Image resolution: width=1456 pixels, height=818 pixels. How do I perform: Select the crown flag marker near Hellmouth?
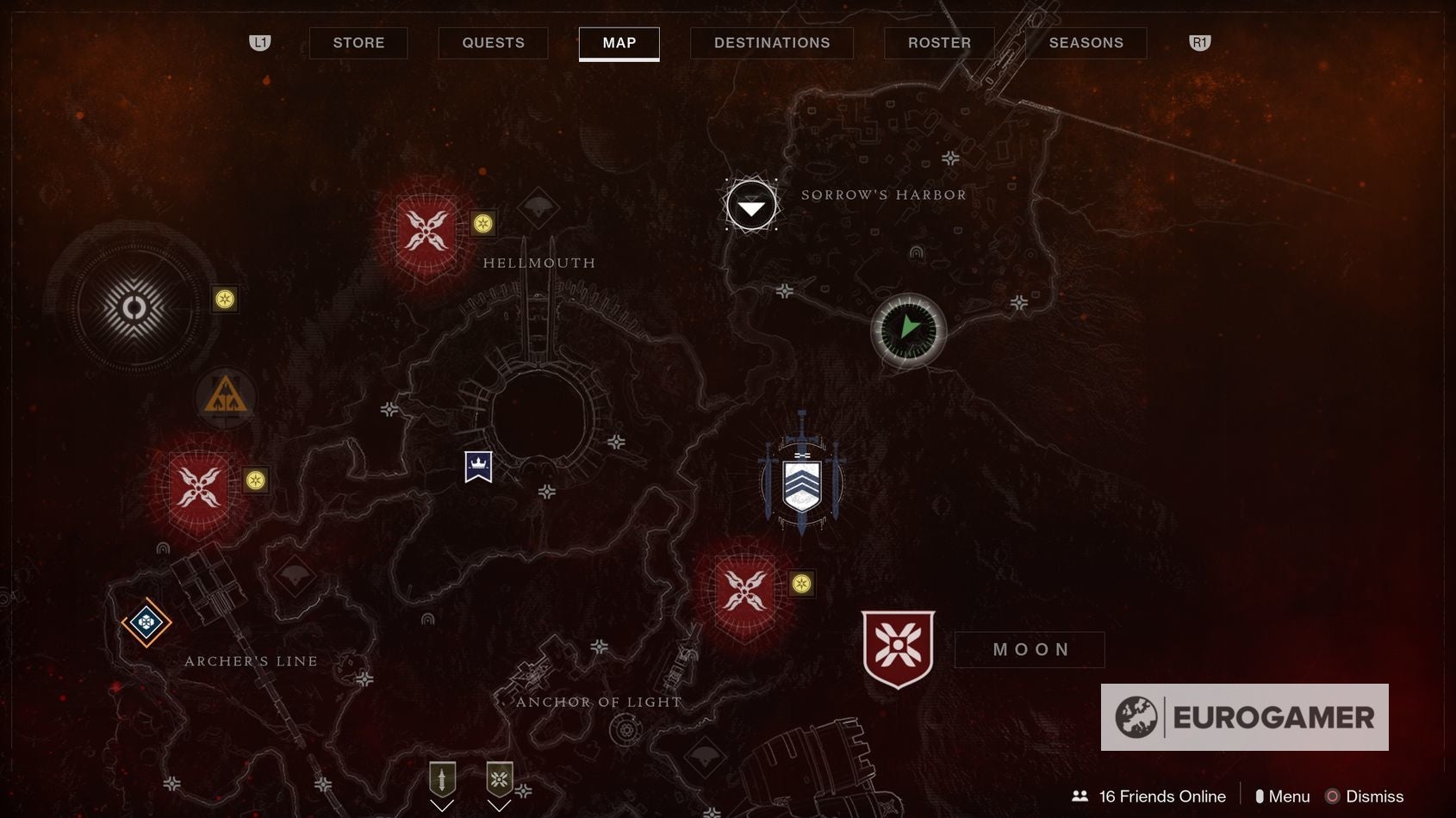pyautogui.click(x=476, y=465)
